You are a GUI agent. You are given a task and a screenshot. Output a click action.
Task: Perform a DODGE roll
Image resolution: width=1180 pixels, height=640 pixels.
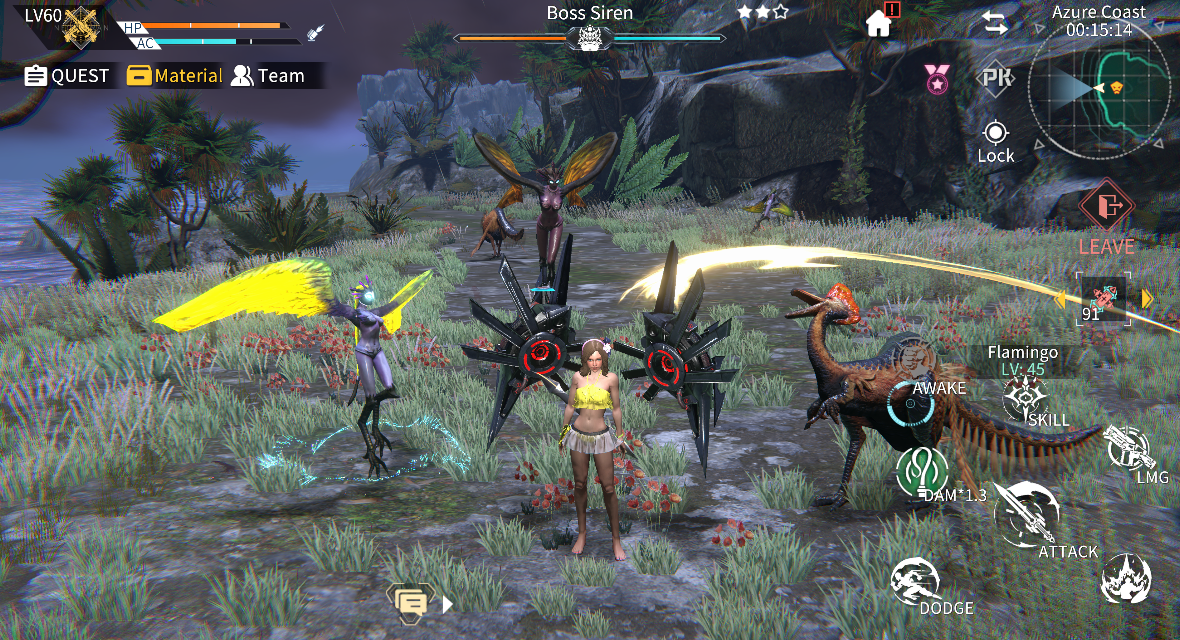916,582
